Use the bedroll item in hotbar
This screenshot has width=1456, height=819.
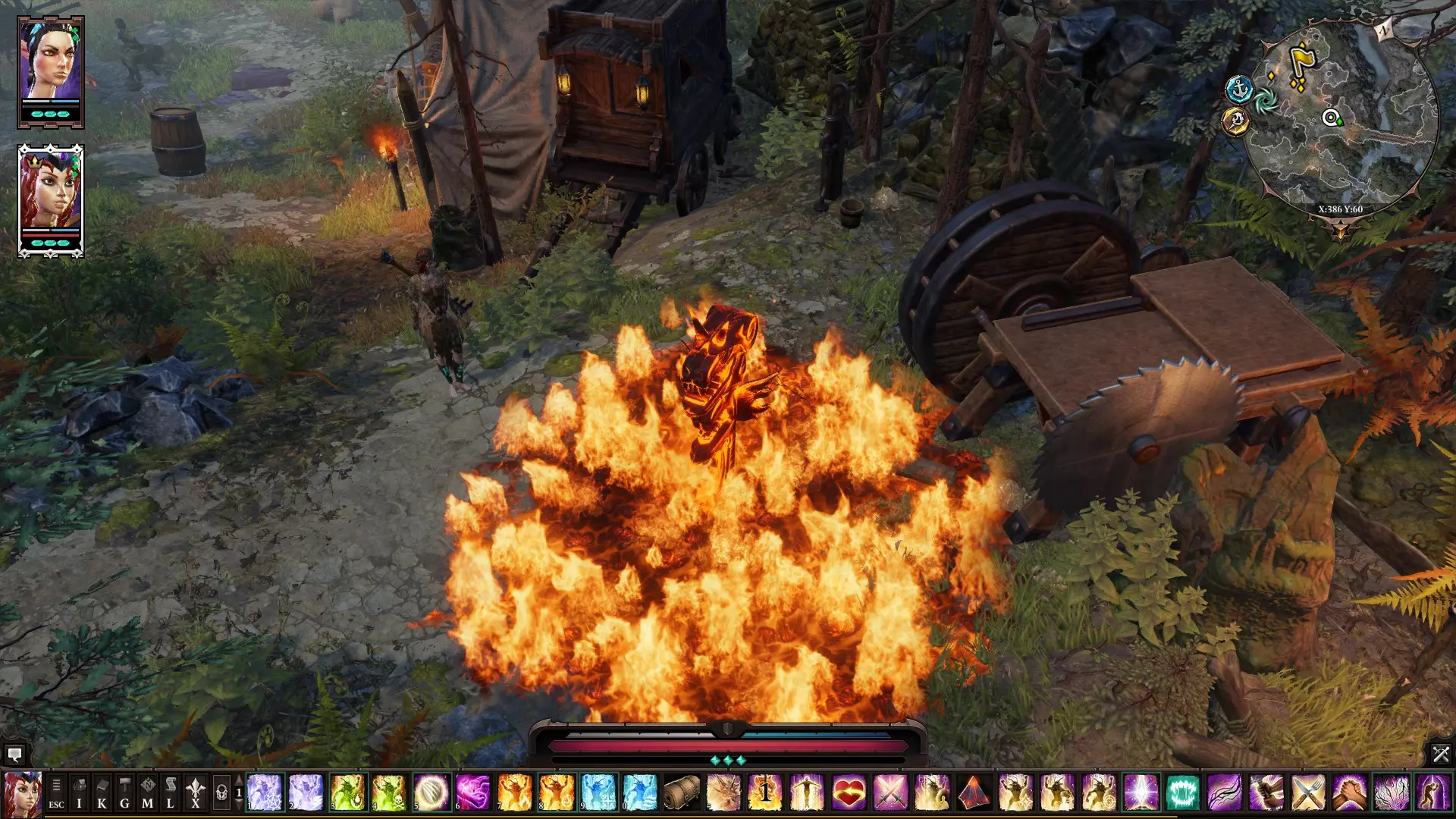click(x=681, y=792)
